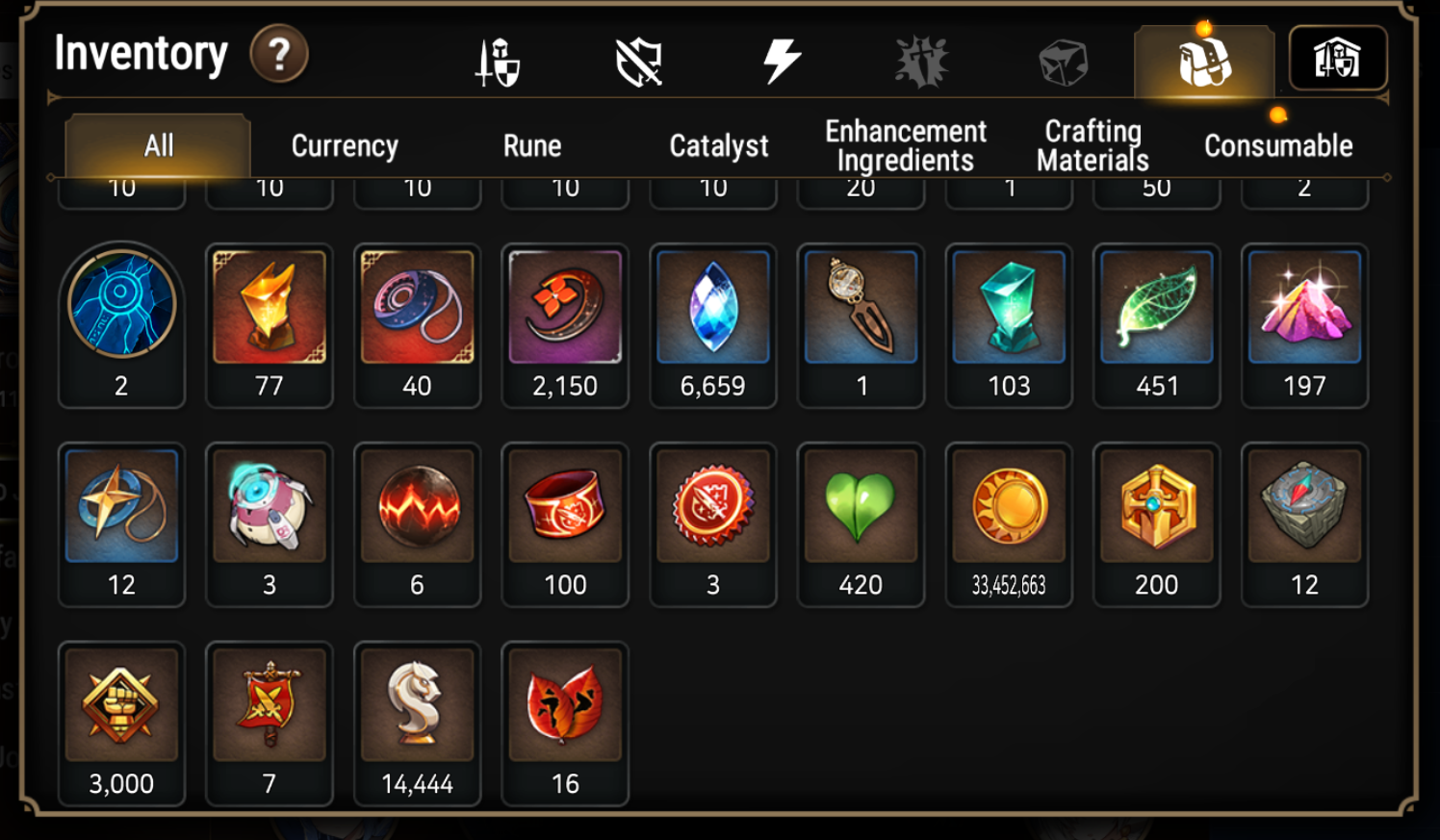Select the All items tab
The width and height of the screenshot is (1440, 840).
[159, 146]
